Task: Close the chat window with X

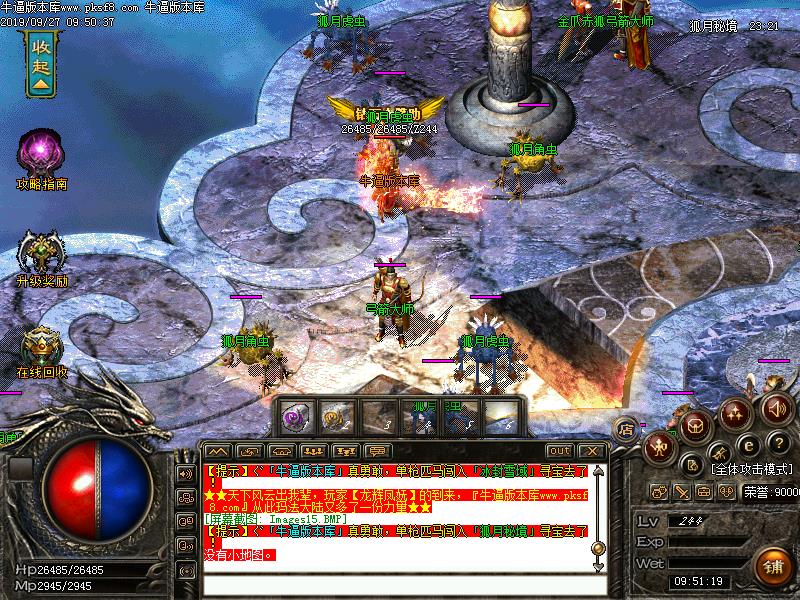Action: click(x=592, y=451)
